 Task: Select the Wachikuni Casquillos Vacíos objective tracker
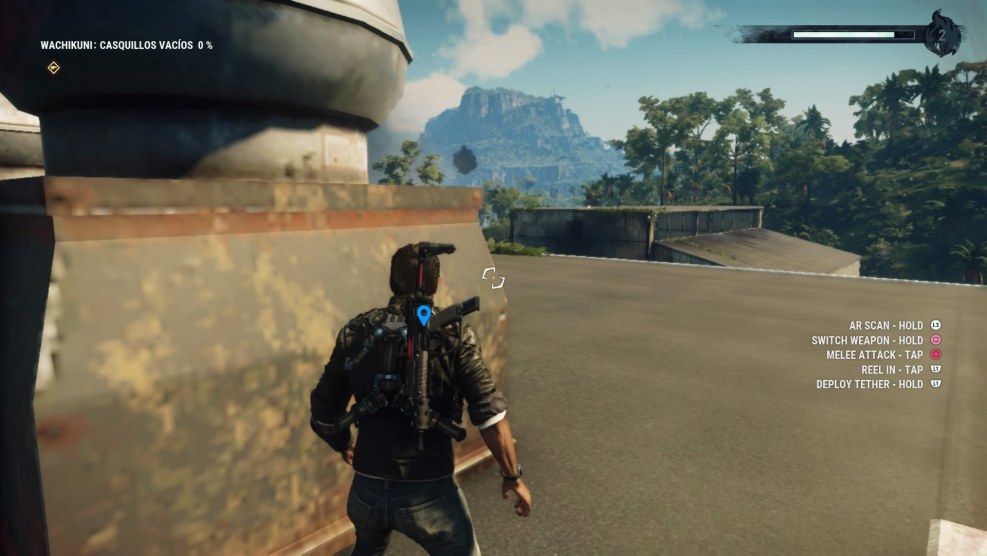tap(126, 45)
